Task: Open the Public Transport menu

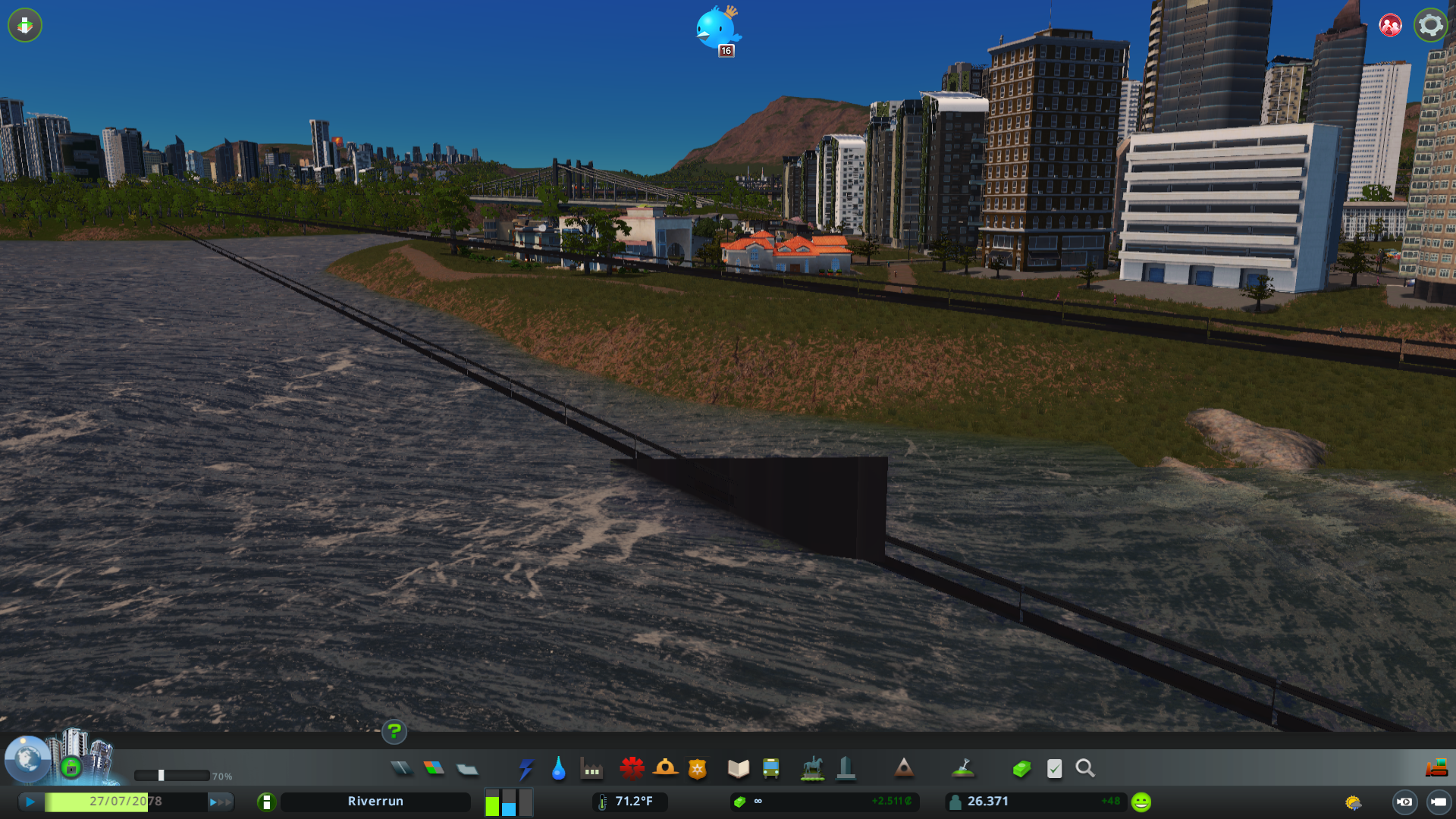Action: coord(773,768)
